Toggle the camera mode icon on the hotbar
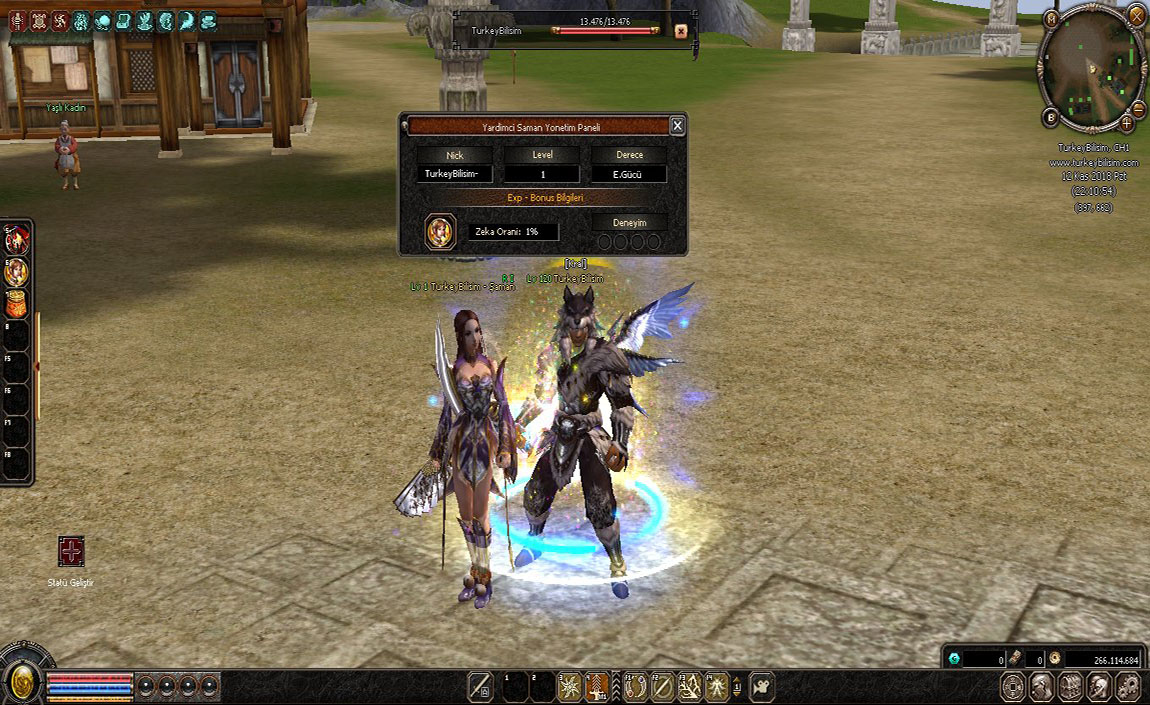Screen dimensions: 1150x705 click(x=761, y=686)
